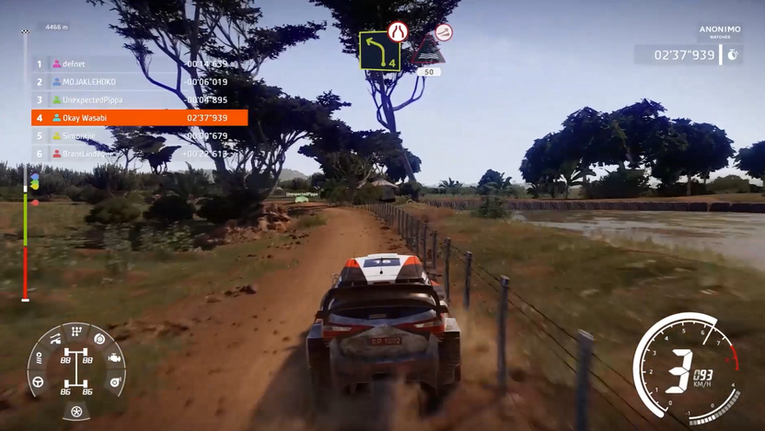Click the left turn 4 pace note
Viewport: 765px width, 431px height.
(379, 51)
